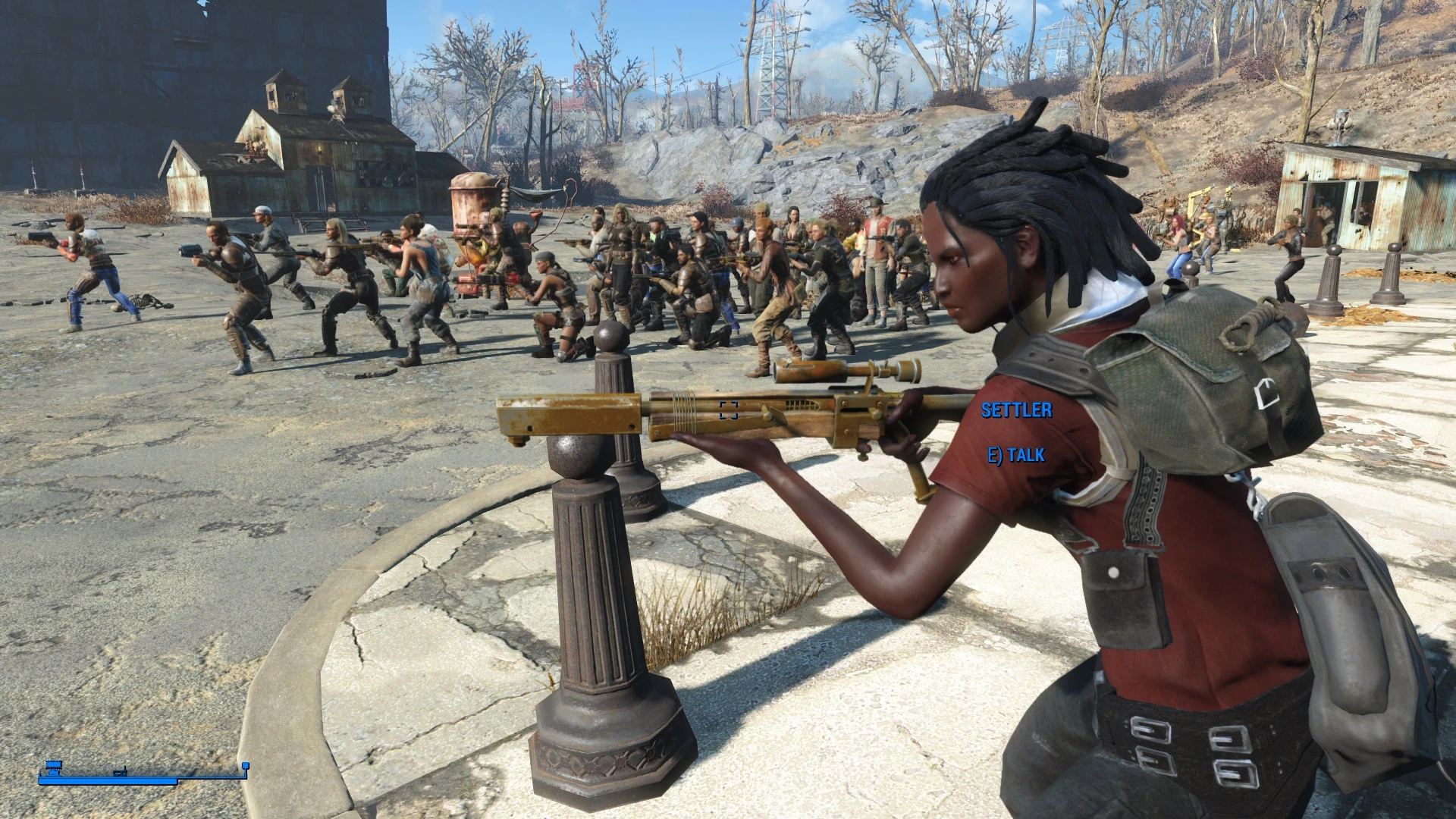Viewport: 1456px width, 819px height.
Task: Click the E) TALK interaction prompt
Action: pos(1018,454)
